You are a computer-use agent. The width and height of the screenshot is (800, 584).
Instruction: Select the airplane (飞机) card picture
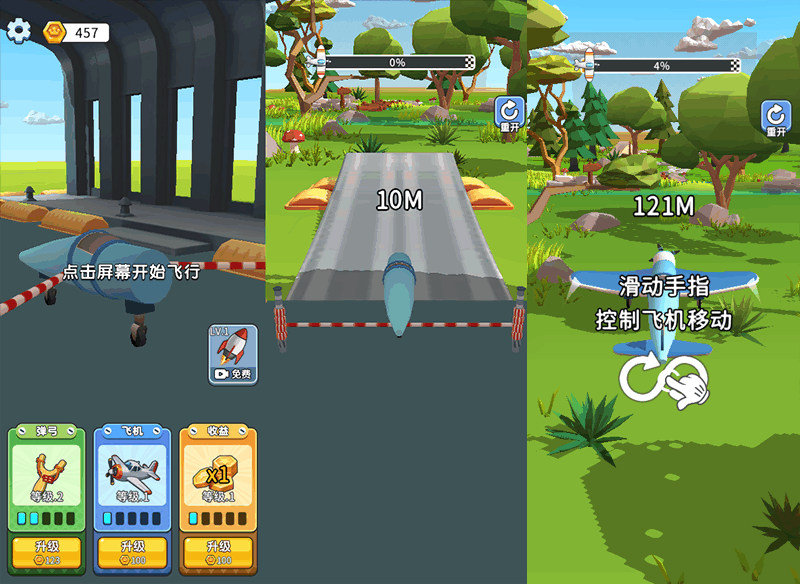[x=132, y=474]
